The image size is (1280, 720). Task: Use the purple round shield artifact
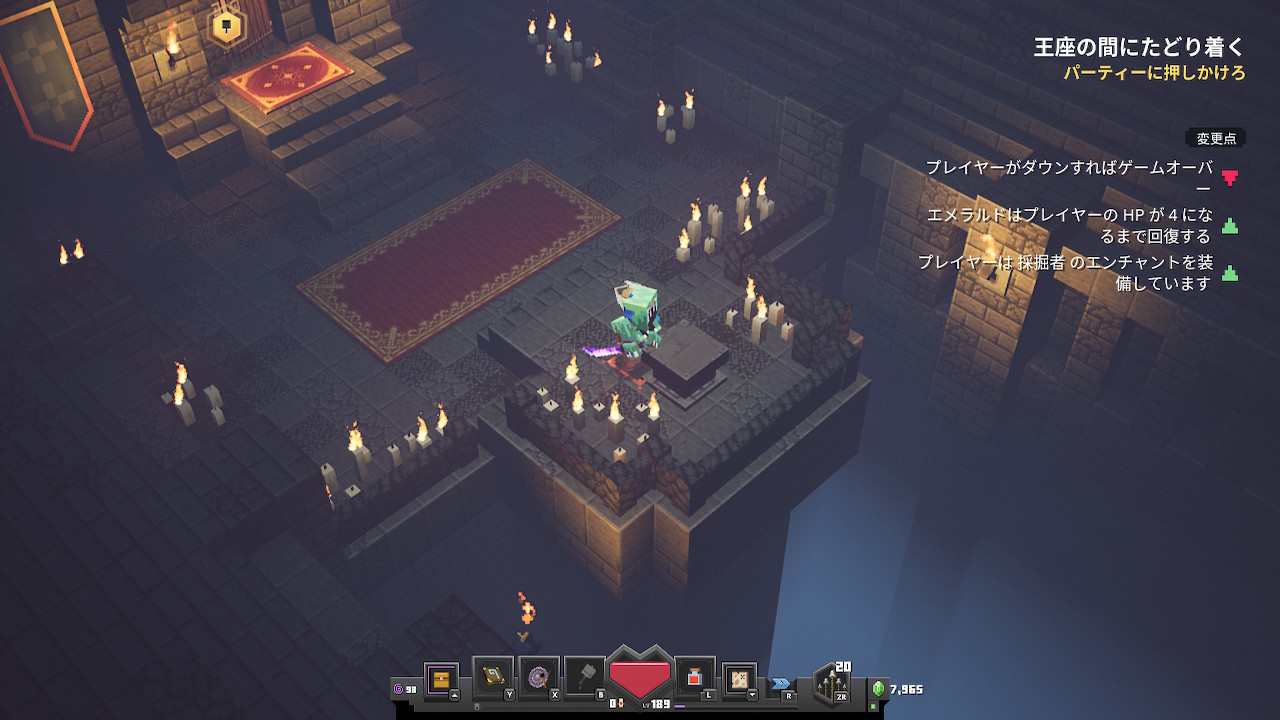pyautogui.click(x=538, y=677)
